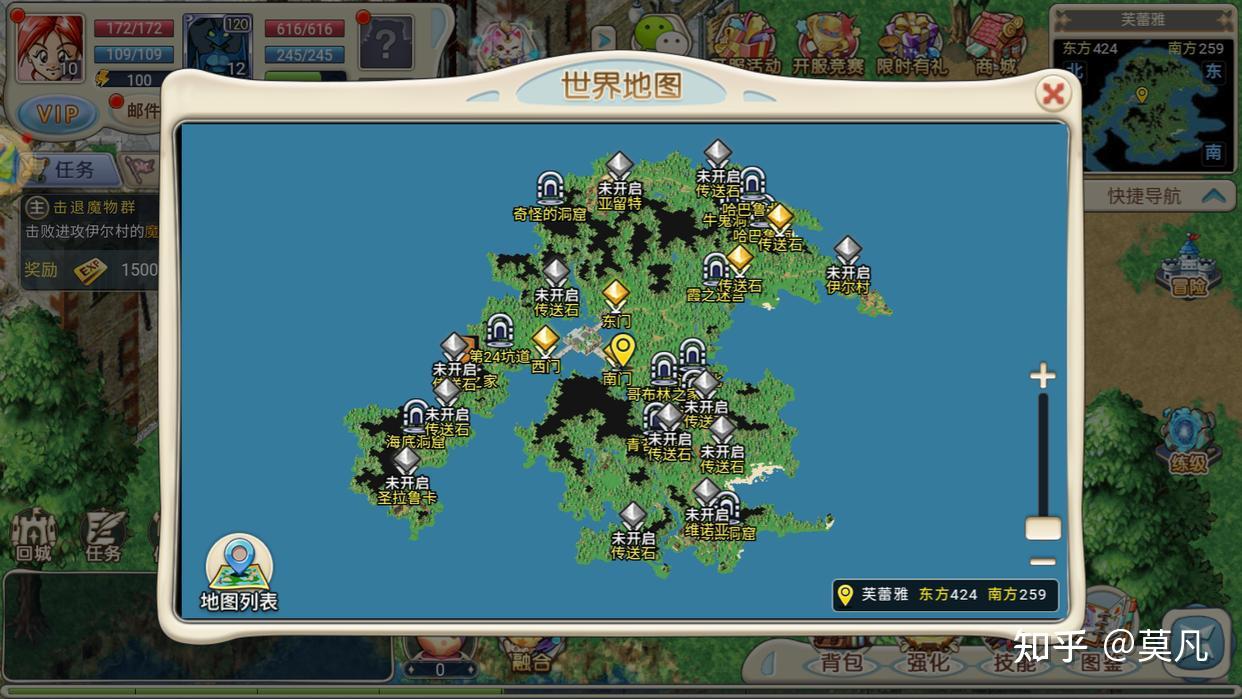Select the 奇怪的洞窟 cave marker

549,188
